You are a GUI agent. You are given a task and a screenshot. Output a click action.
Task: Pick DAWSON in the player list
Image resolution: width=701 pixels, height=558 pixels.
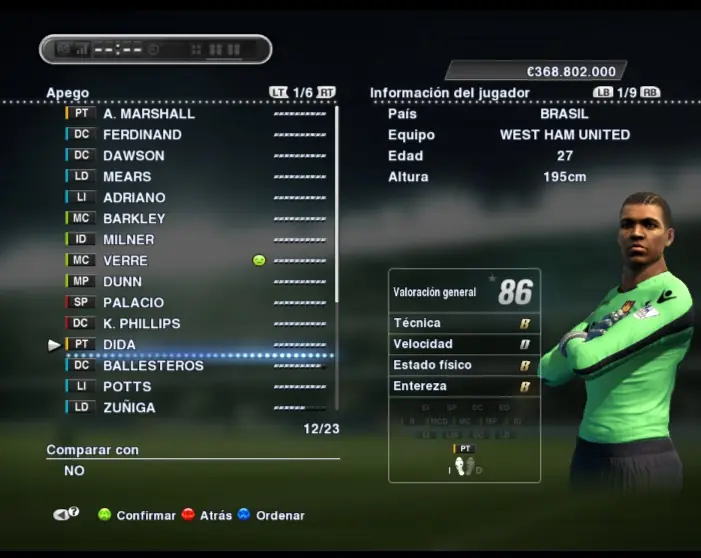click(134, 156)
